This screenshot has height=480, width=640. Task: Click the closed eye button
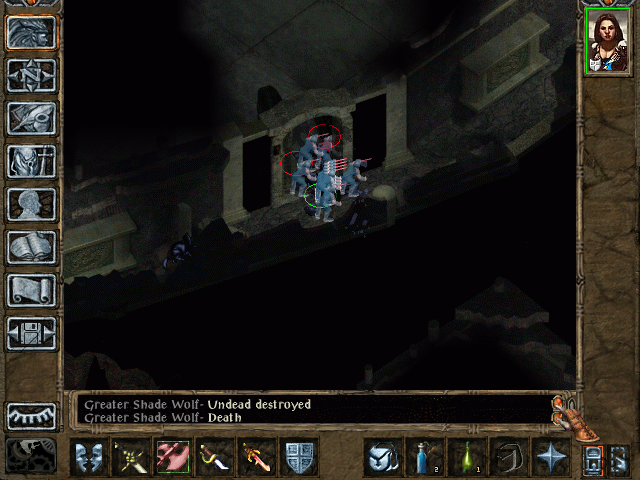31,416
